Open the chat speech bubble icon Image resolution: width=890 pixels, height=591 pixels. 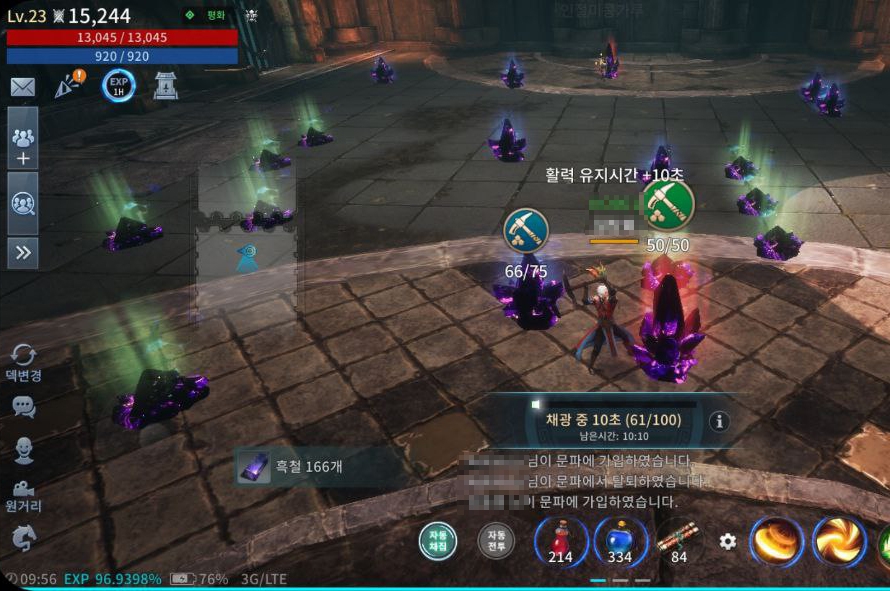(23, 406)
